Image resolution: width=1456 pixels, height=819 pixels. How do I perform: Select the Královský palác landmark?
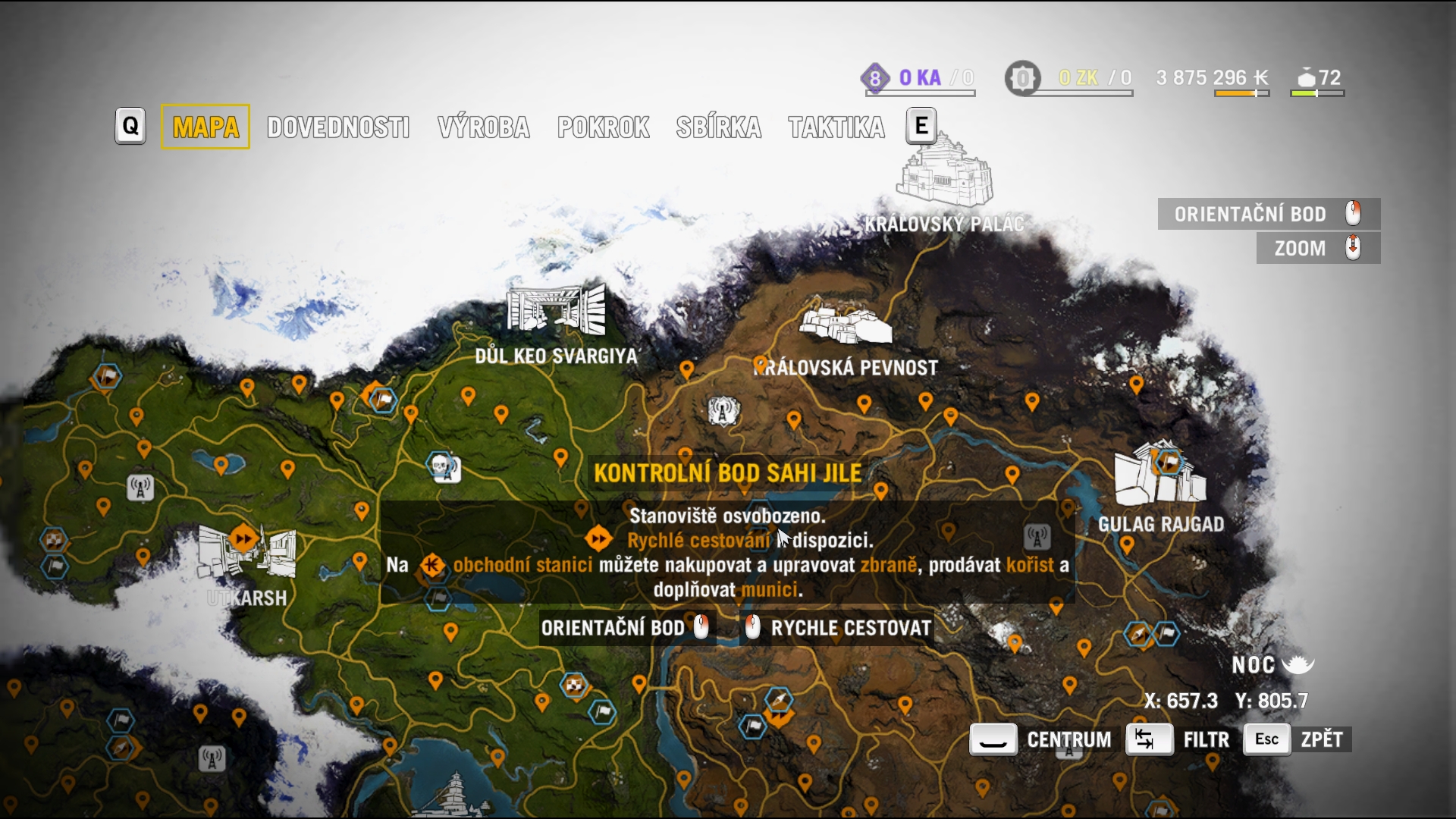pos(944,173)
